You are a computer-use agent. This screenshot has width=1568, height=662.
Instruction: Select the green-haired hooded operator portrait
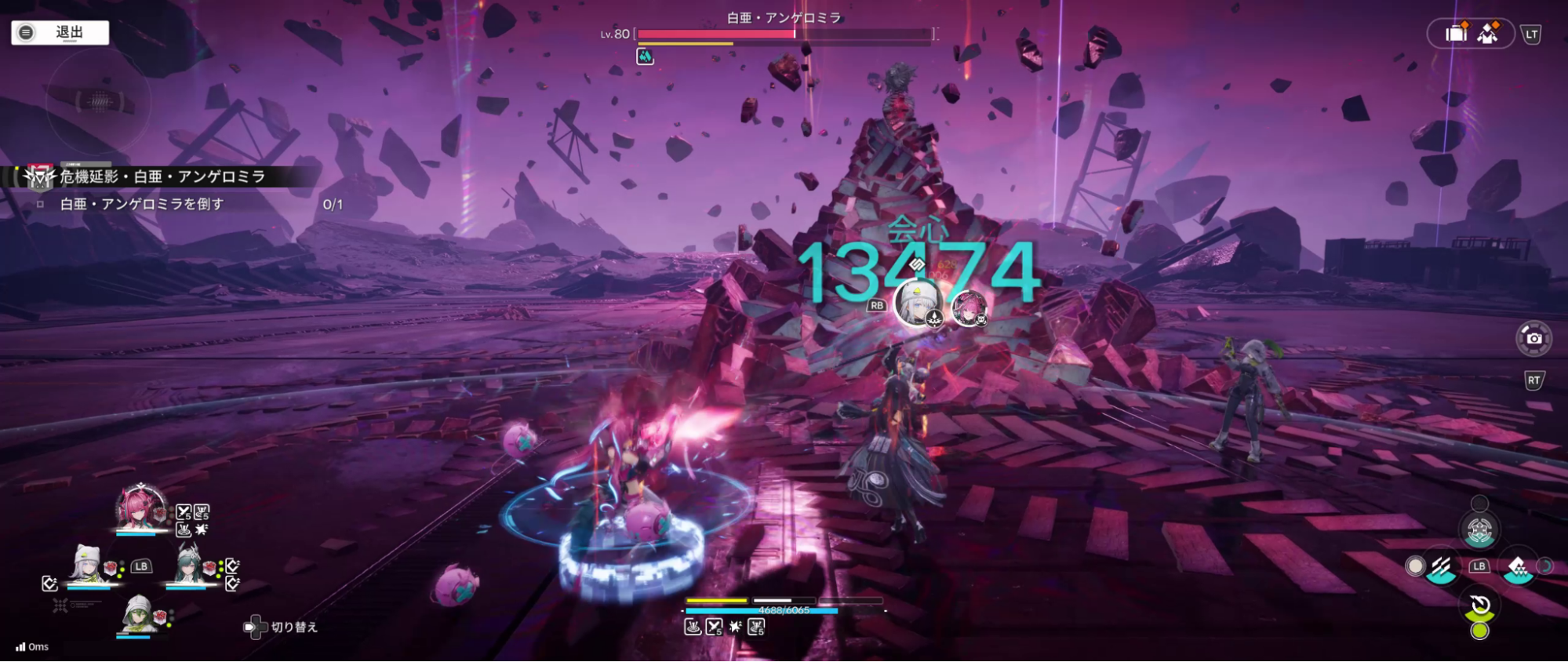coord(139,614)
